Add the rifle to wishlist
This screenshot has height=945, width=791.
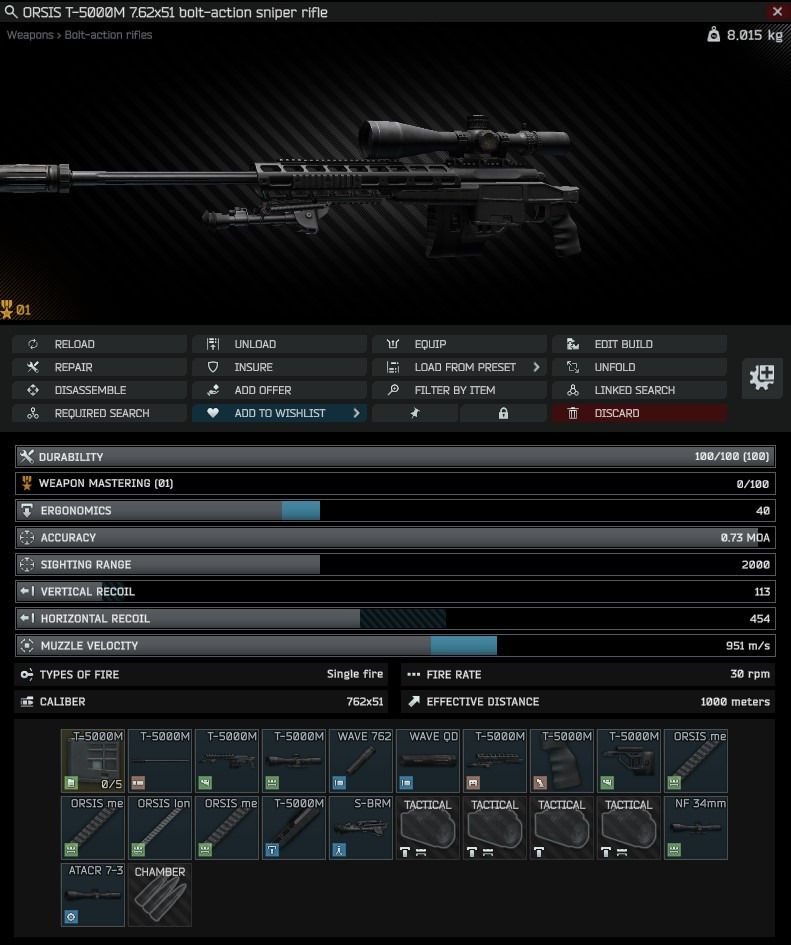279,413
